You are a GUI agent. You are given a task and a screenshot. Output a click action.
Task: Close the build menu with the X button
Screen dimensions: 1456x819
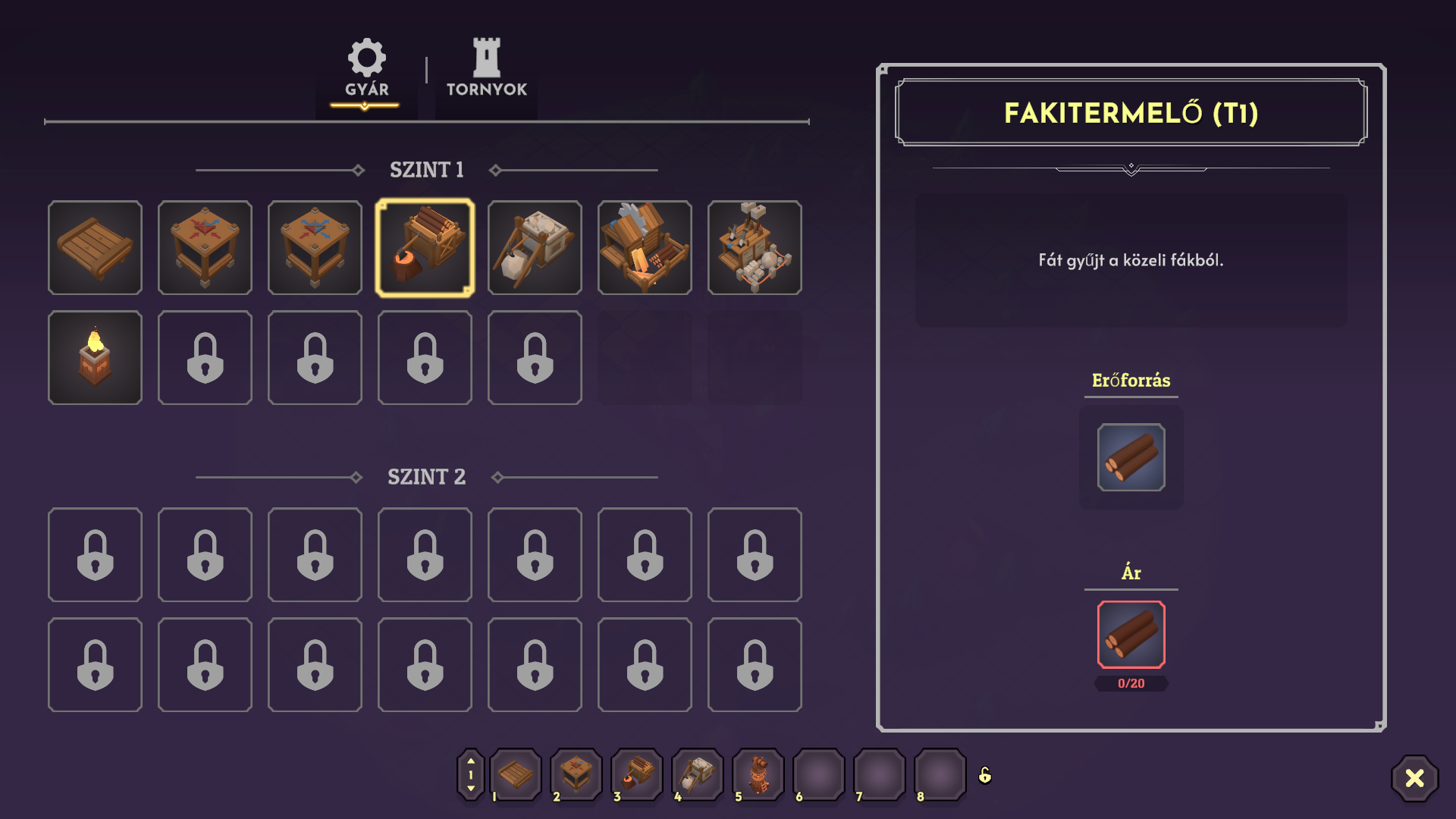click(x=1414, y=778)
